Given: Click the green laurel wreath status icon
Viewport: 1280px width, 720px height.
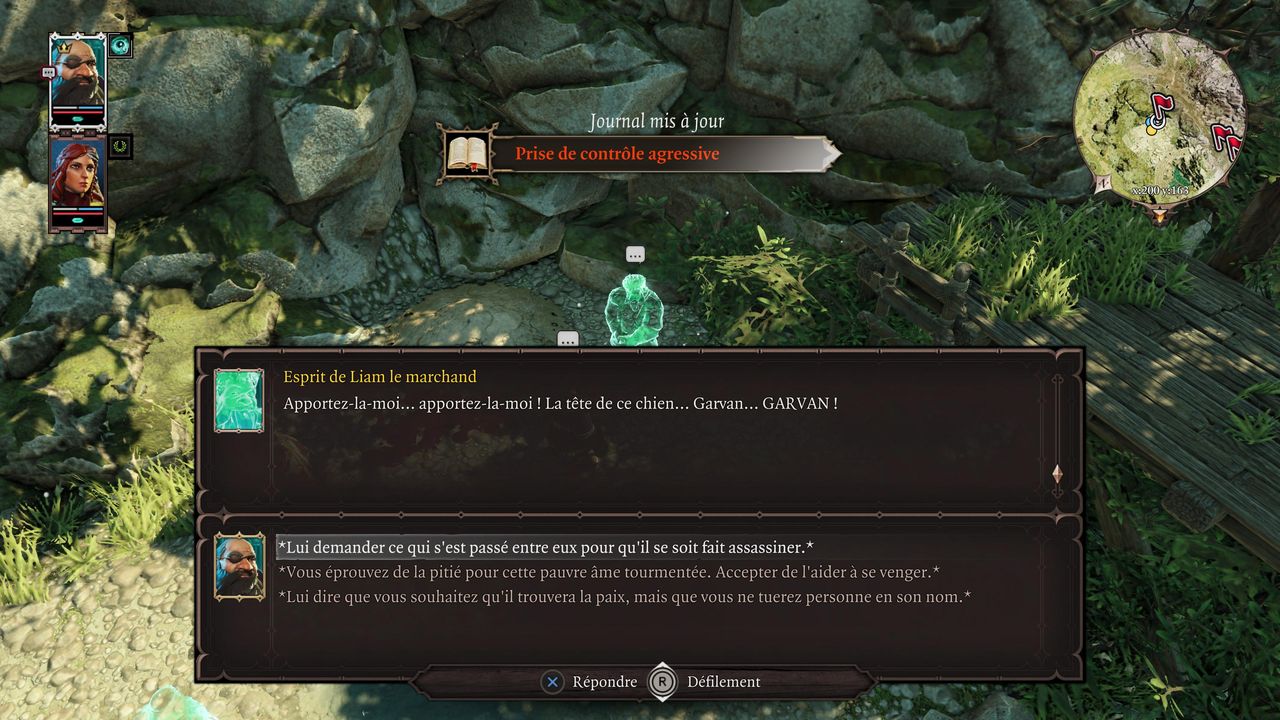Looking at the screenshot, I should point(121,146).
